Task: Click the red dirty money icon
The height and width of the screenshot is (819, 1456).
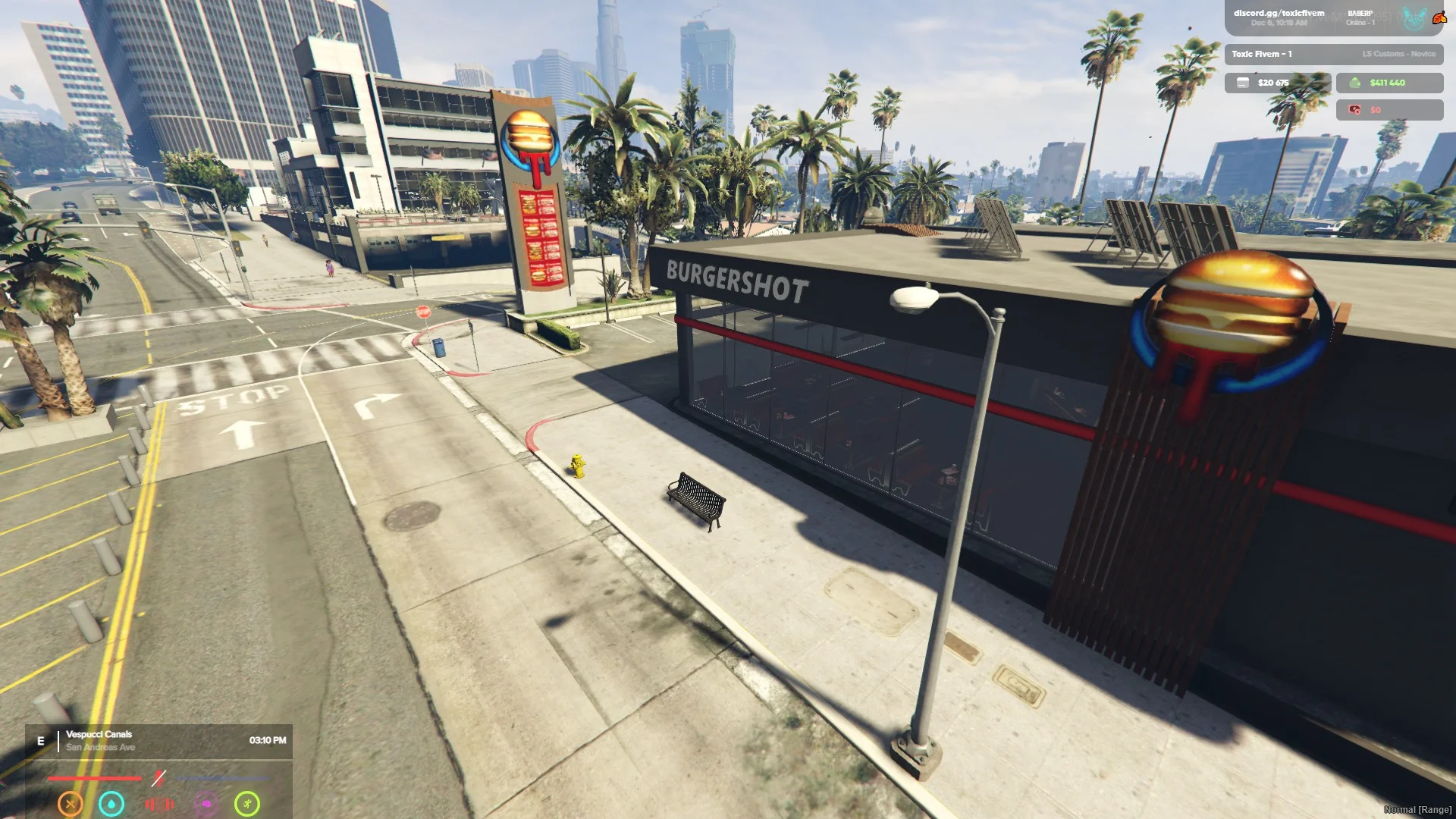Action: [x=1354, y=110]
